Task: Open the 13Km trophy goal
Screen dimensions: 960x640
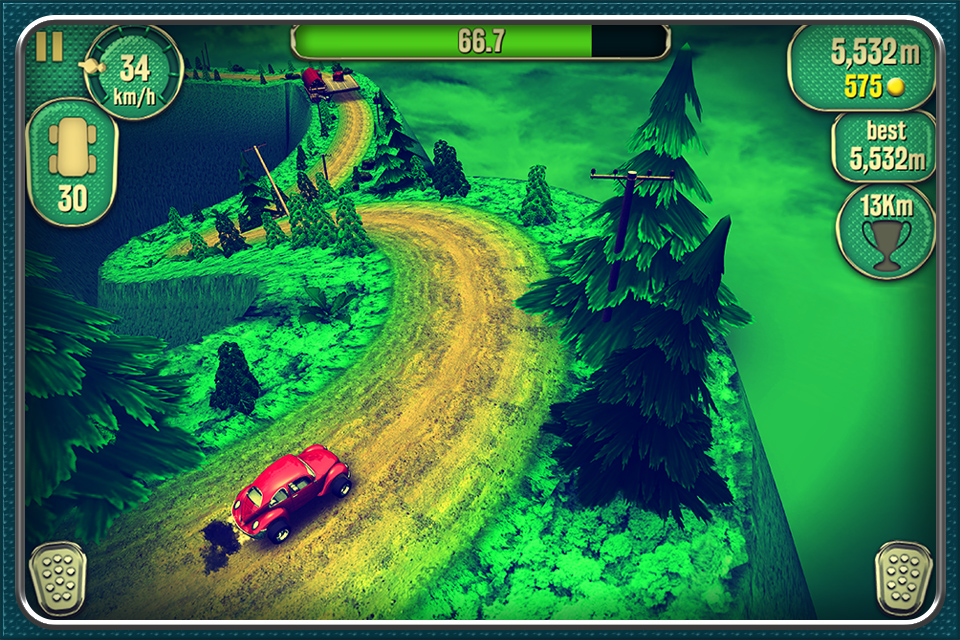Action: point(885,231)
